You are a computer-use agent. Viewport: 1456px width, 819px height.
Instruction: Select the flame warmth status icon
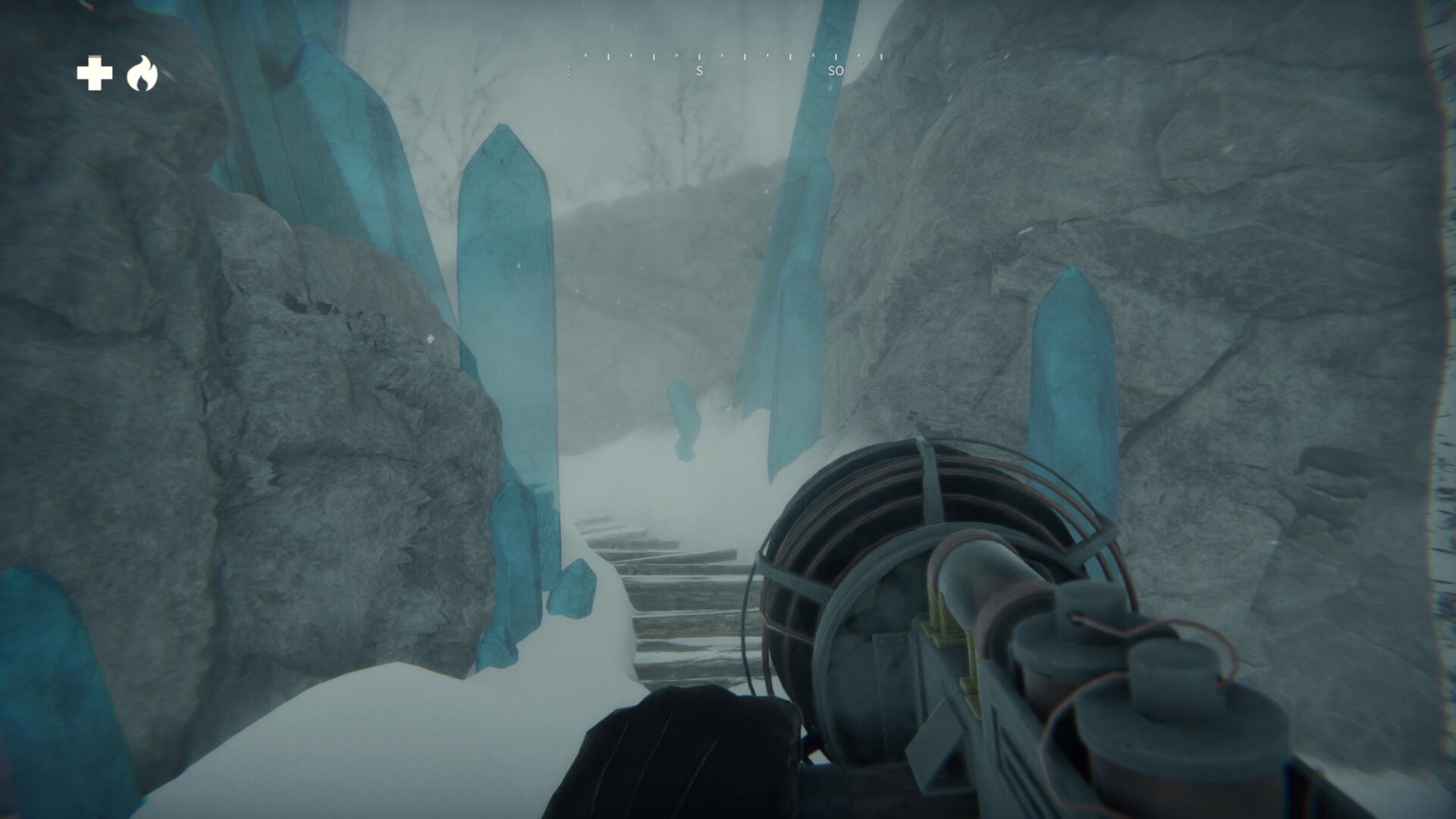coord(142,74)
